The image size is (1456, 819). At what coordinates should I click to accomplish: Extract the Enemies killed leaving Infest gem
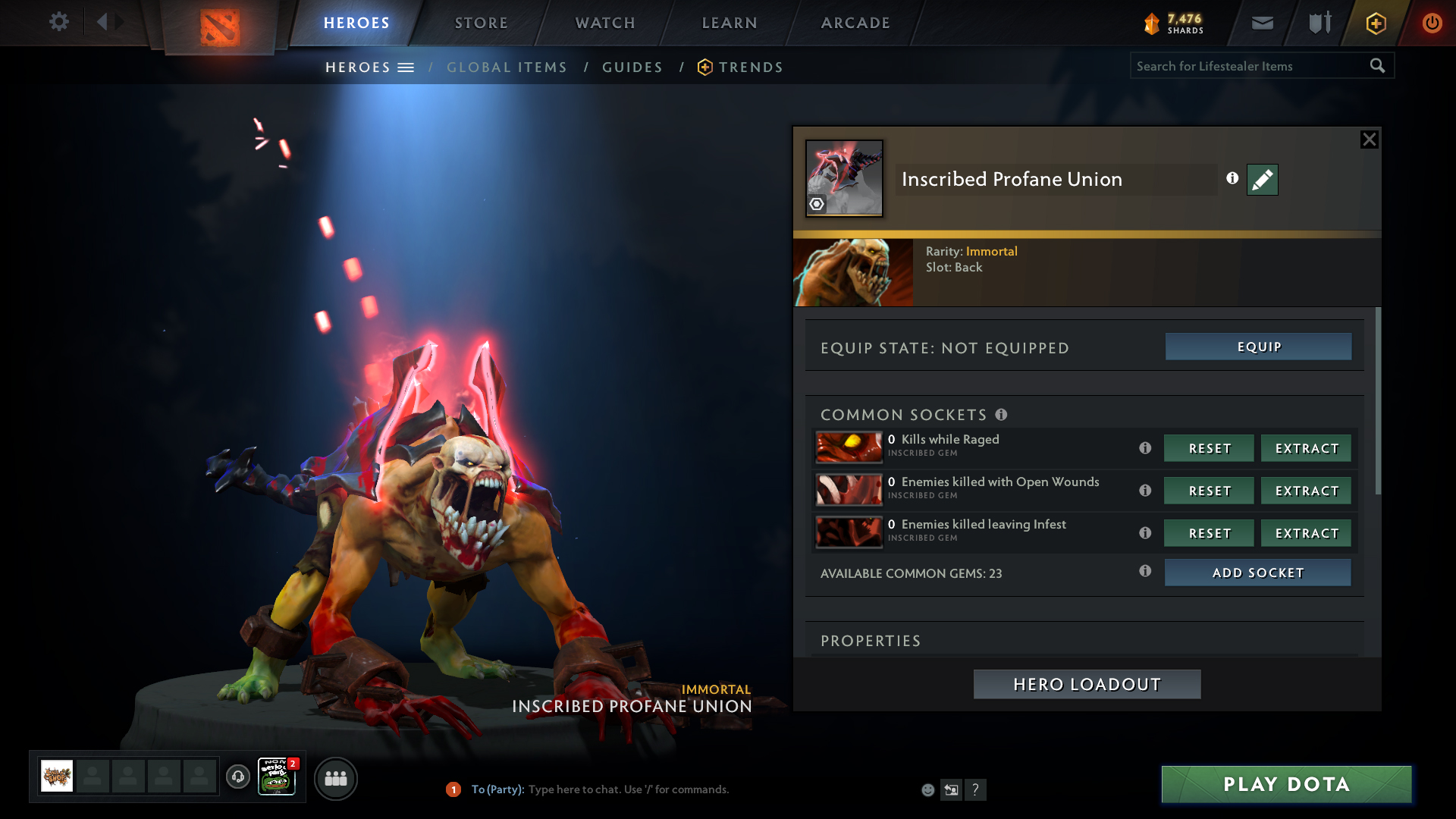coord(1306,533)
